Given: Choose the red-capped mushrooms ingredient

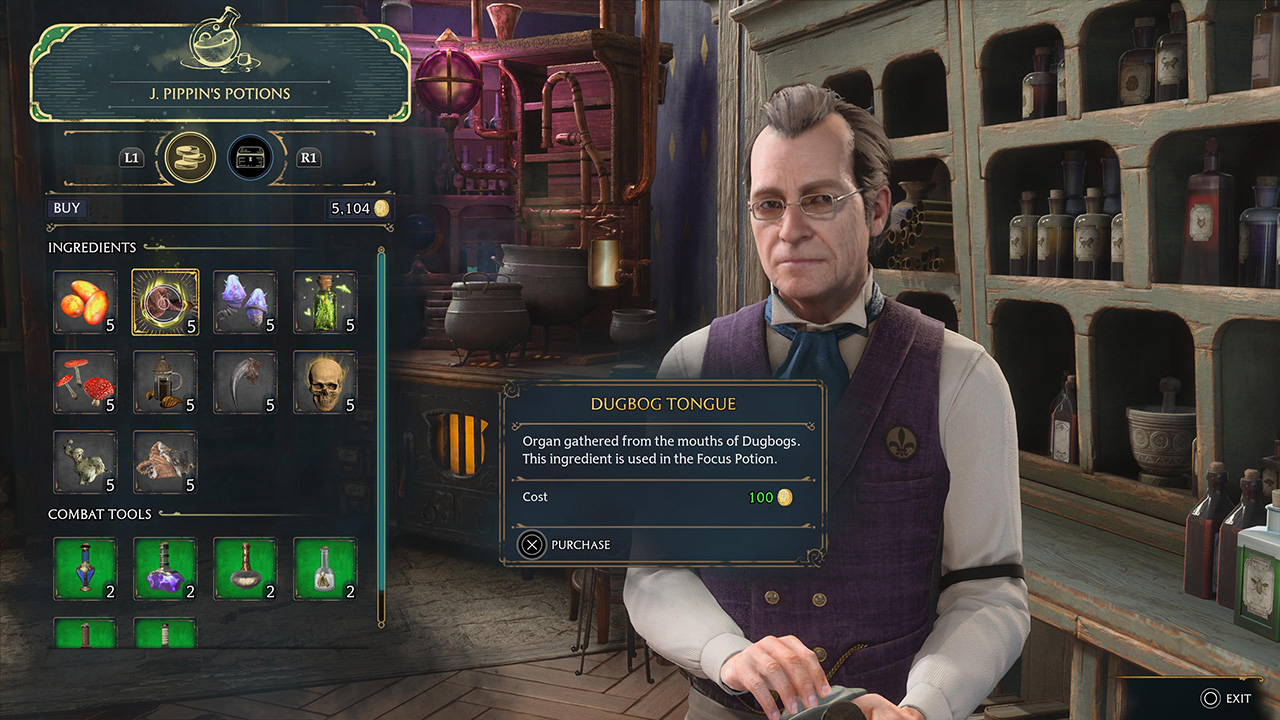Looking at the screenshot, I should (x=85, y=381).
